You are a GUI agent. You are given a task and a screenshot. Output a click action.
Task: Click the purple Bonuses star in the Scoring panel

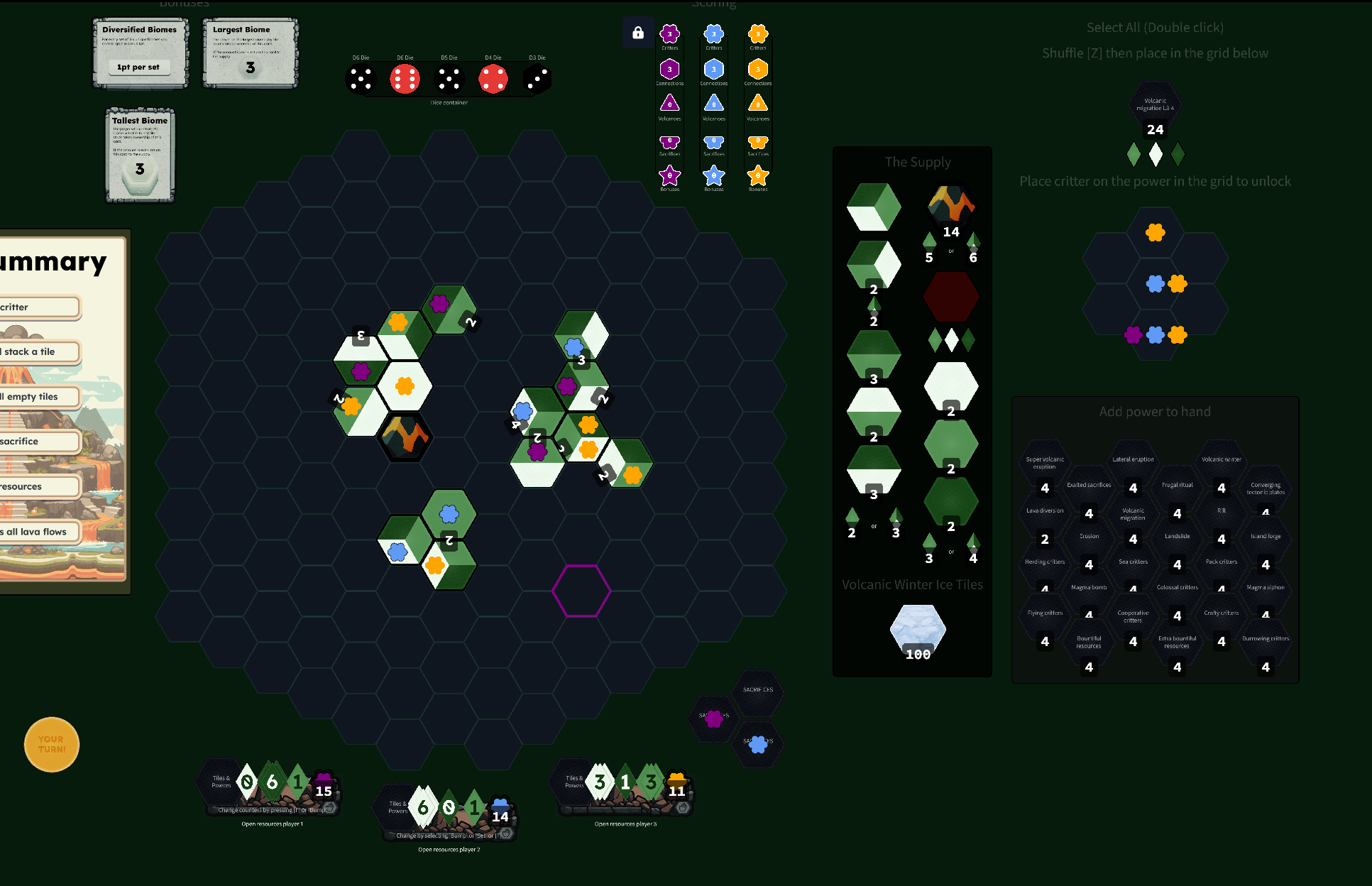click(669, 175)
